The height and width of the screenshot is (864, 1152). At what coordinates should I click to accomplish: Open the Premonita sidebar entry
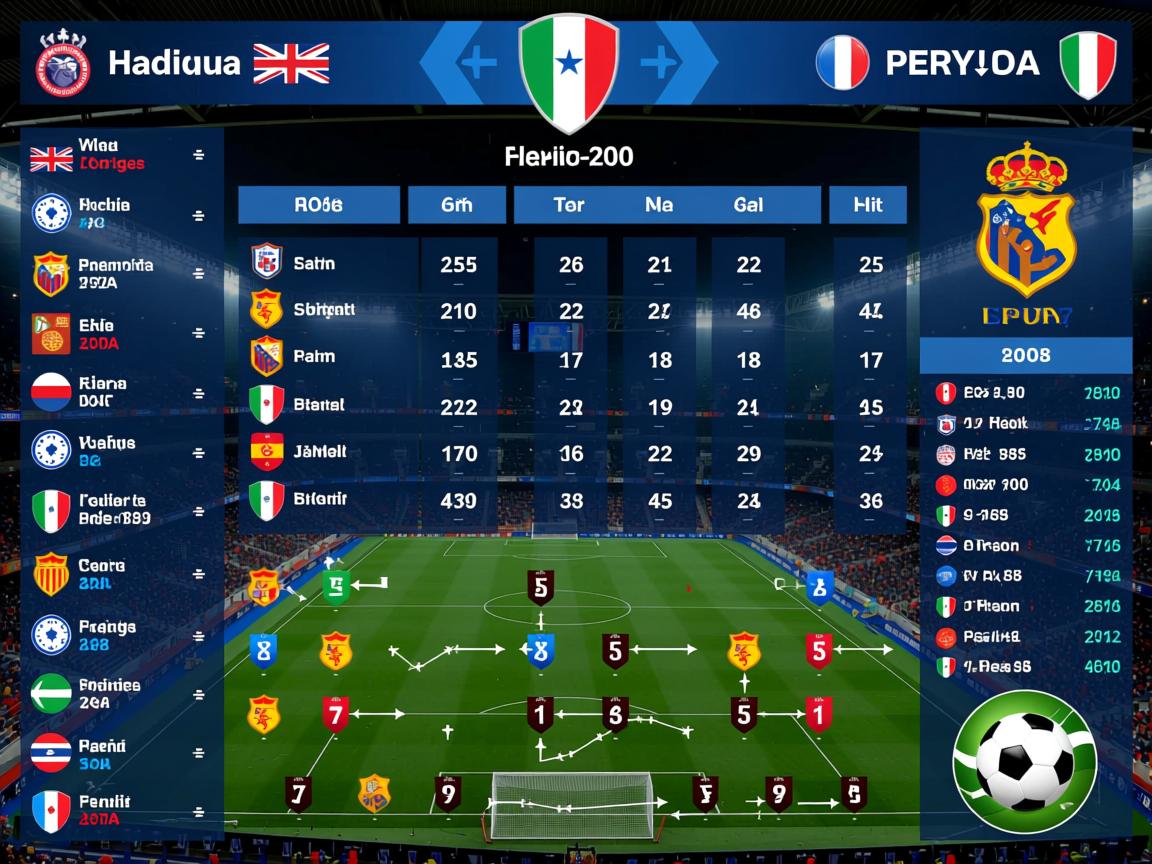coord(116,274)
